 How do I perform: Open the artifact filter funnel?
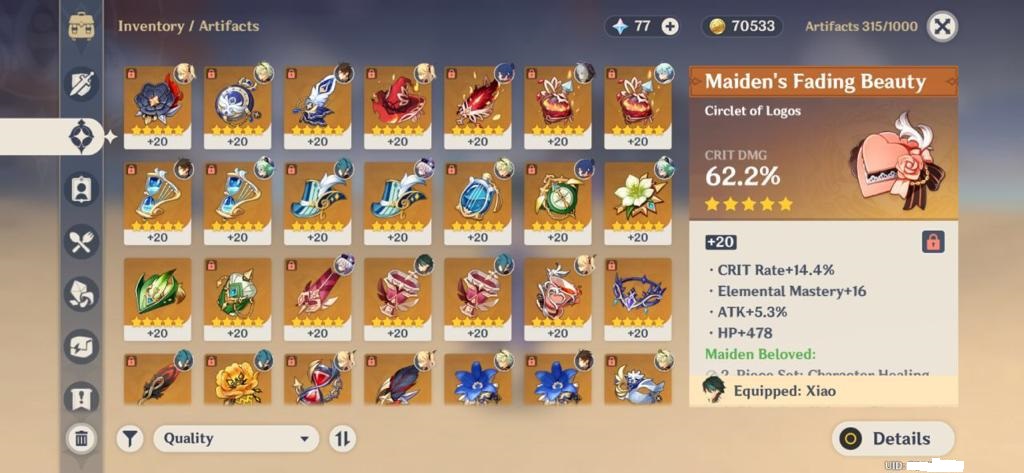tap(130, 438)
